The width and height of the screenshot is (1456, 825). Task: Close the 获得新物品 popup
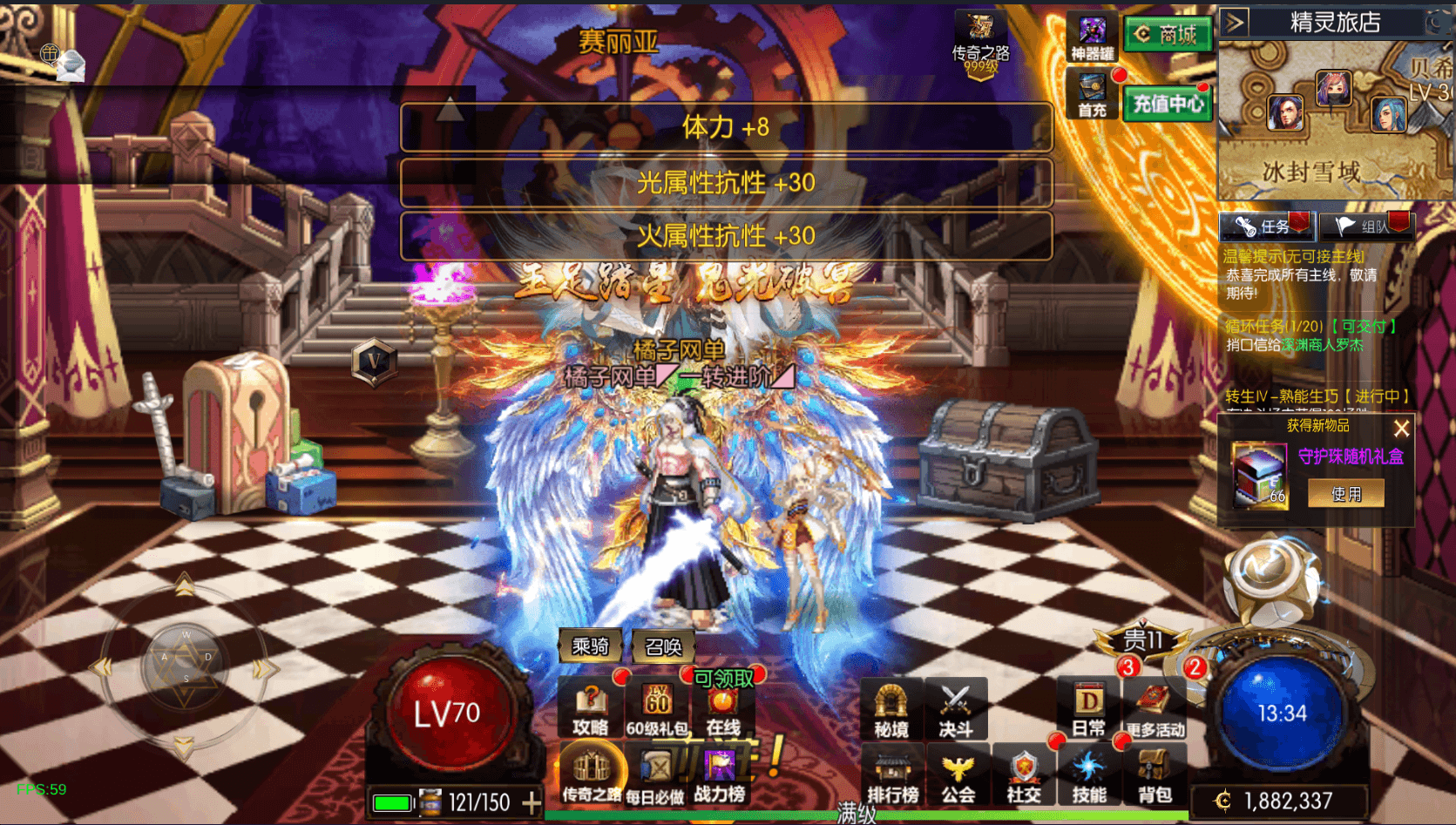(x=1401, y=429)
